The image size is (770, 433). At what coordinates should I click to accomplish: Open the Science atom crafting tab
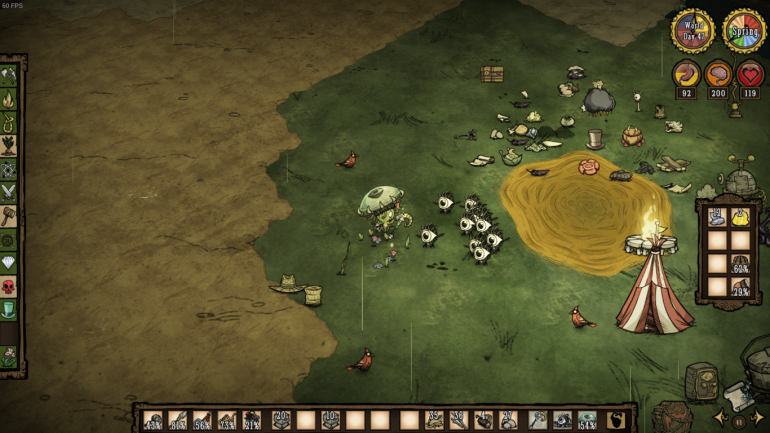(9, 169)
